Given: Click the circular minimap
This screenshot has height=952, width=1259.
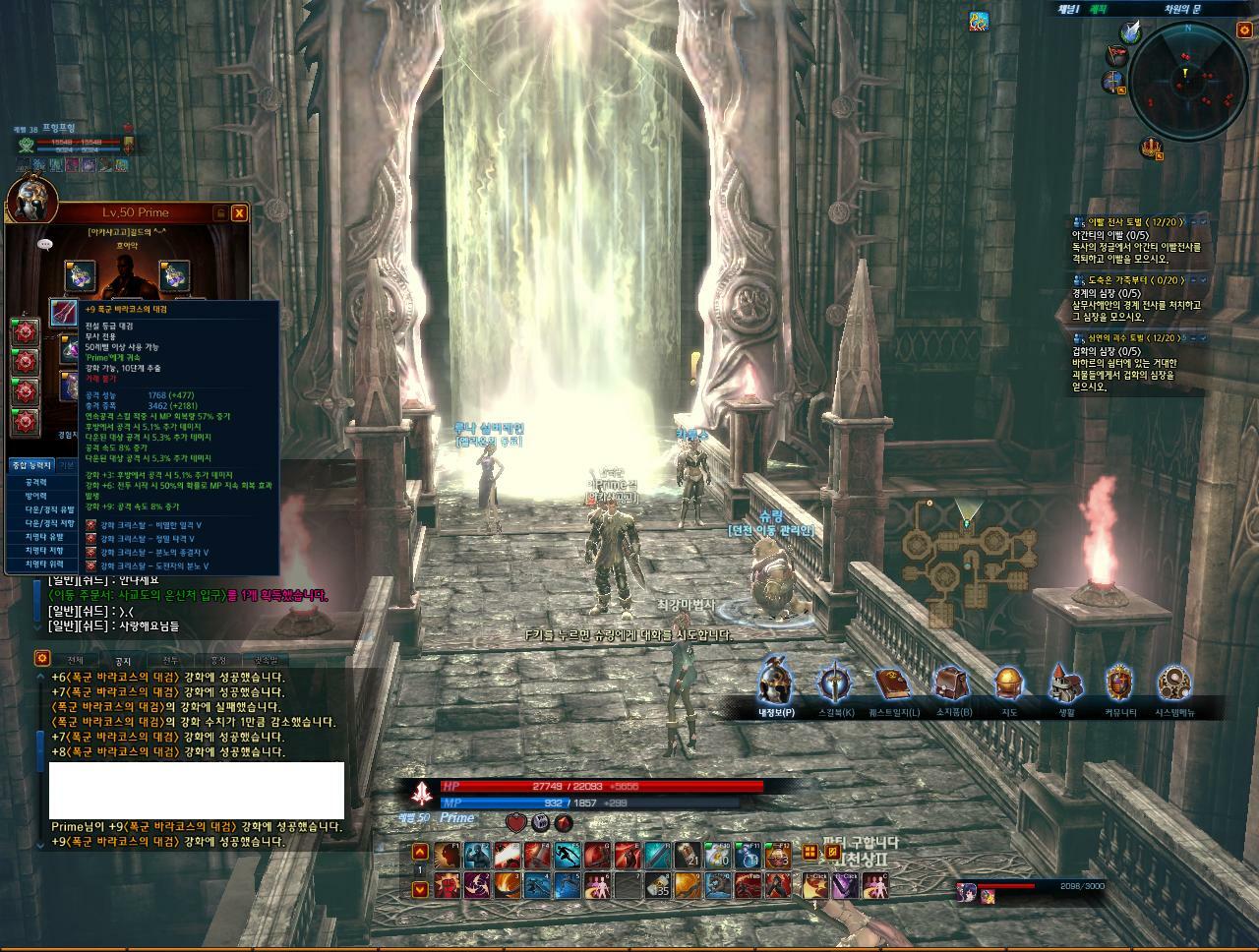Looking at the screenshot, I should point(1188,81).
